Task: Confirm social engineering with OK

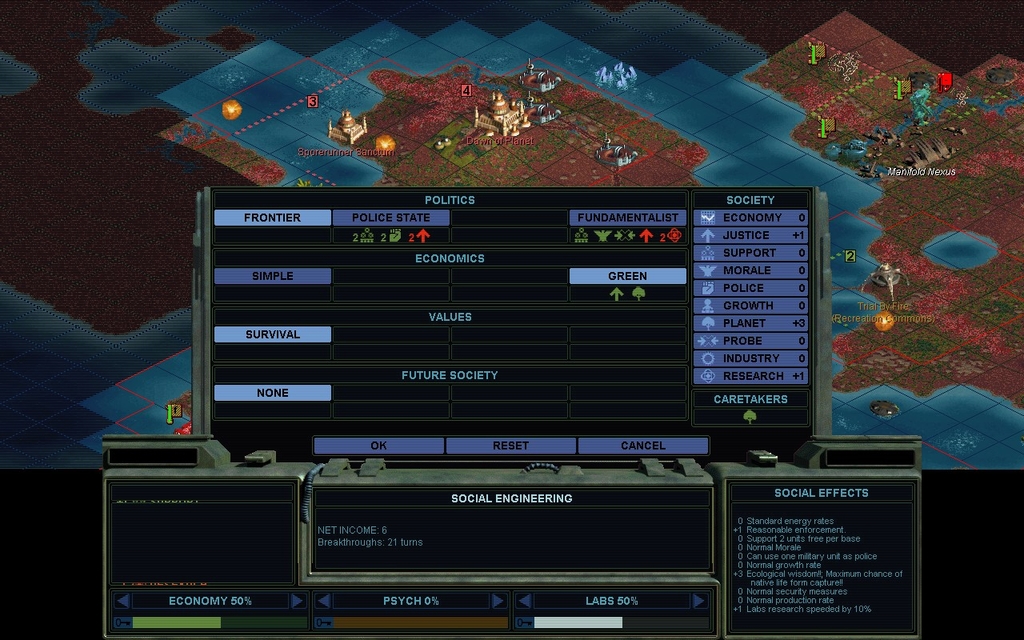Action: [378, 445]
